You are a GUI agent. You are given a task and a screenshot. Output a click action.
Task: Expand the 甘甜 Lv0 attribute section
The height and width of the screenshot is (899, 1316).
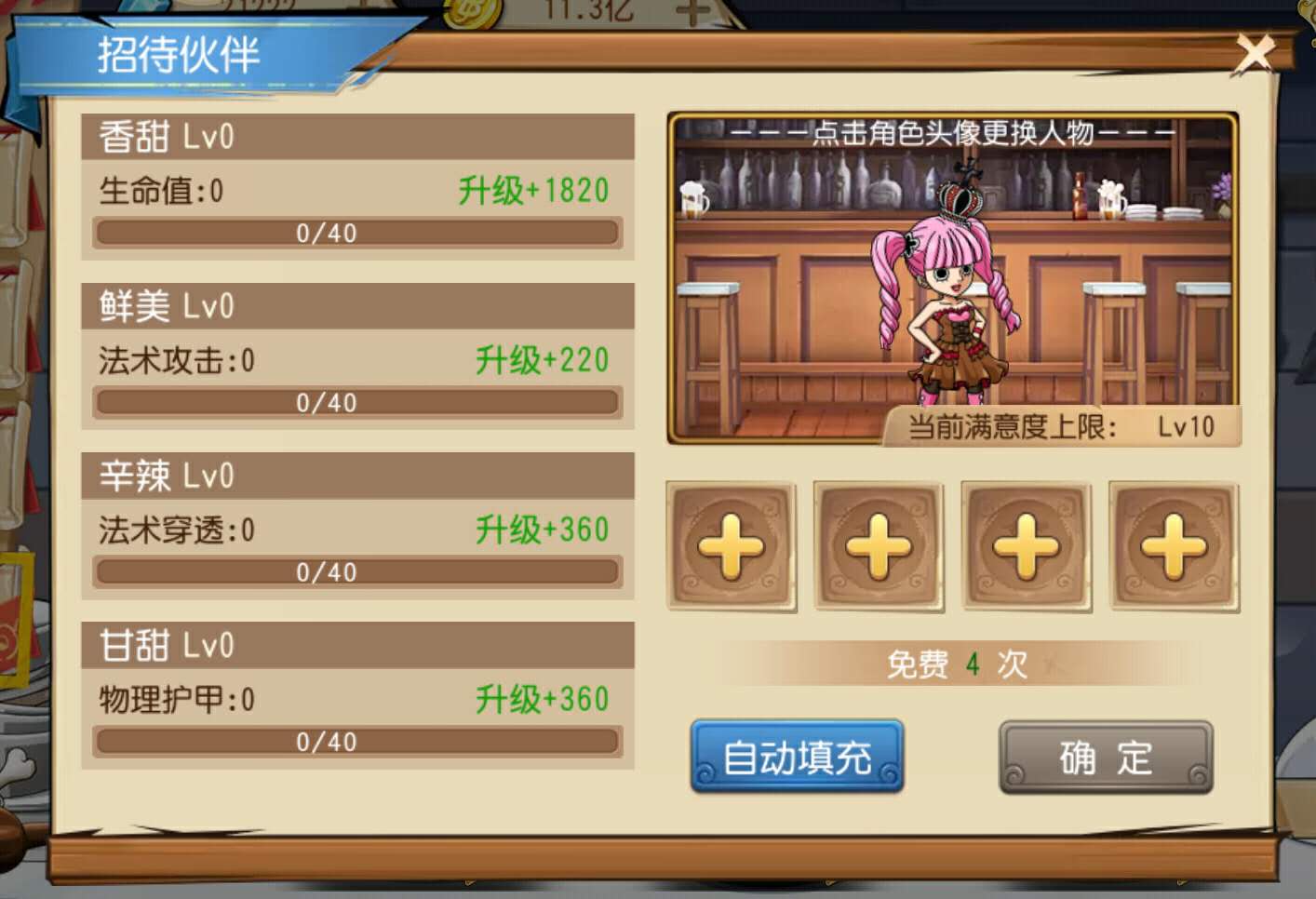pyautogui.click(x=358, y=644)
